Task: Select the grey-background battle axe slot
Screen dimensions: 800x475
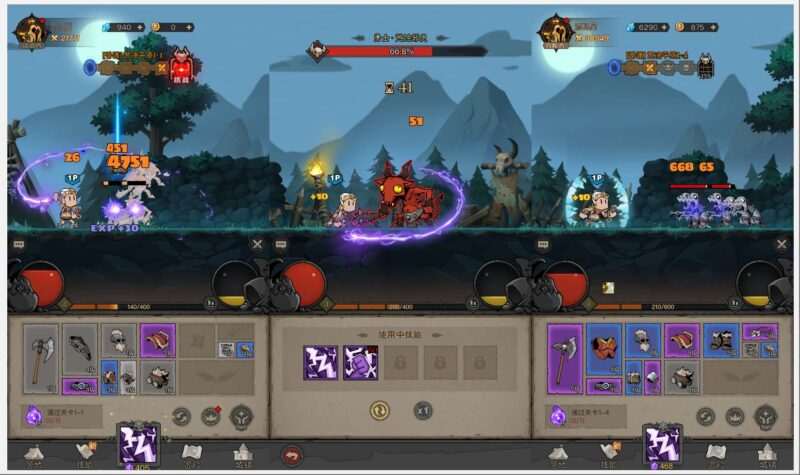Action: point(40,358)
